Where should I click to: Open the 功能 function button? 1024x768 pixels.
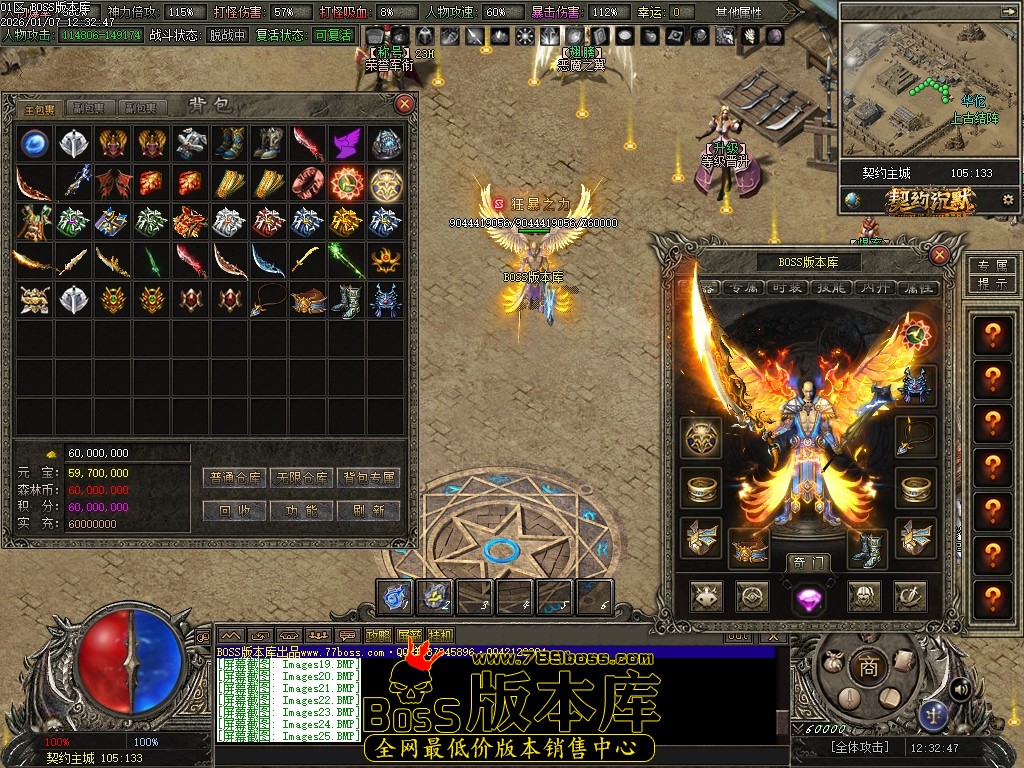coord(303,510)
